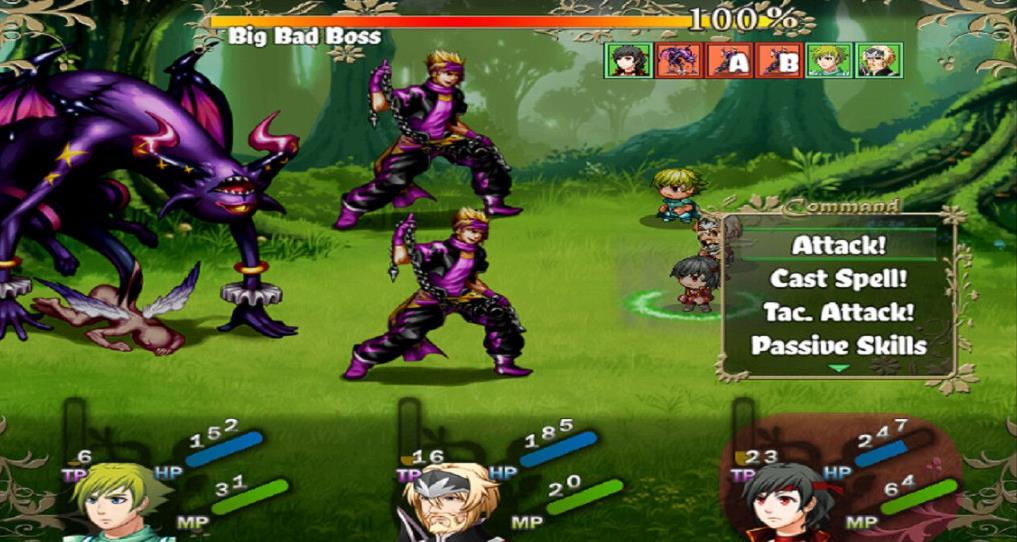1017x542 pixels.
Task: Click the masked blond man turn order icon
Action: click(879, 61)
